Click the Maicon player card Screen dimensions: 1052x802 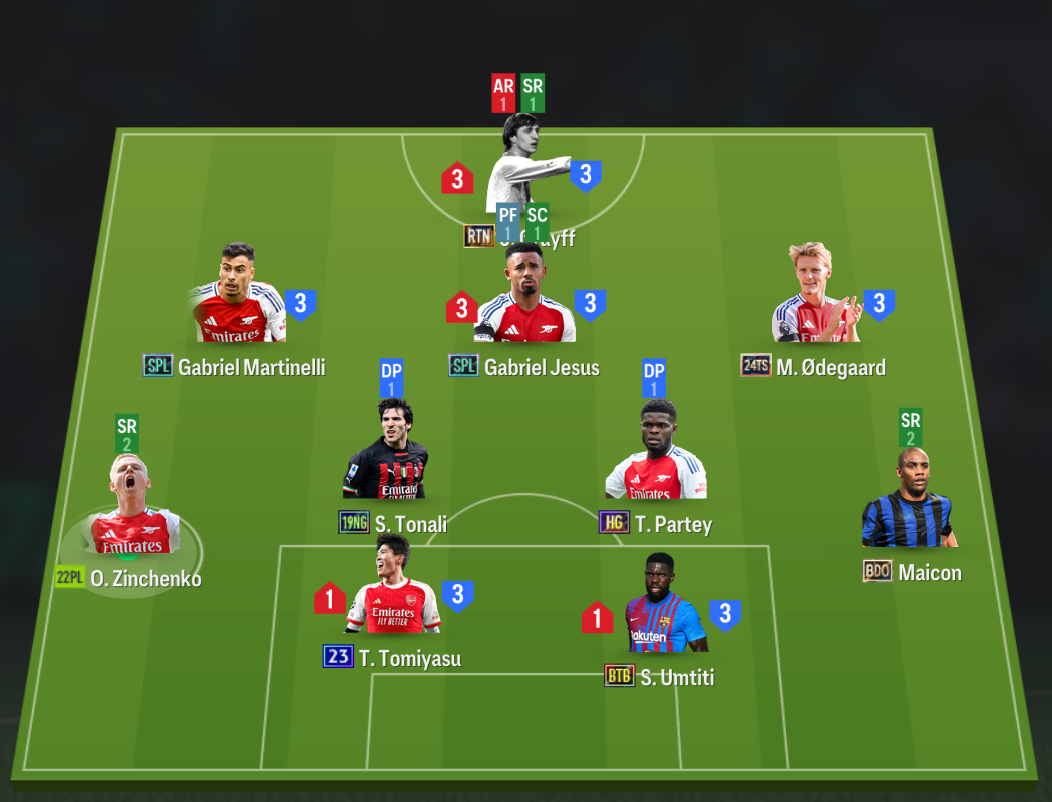(x=906, y=503)
